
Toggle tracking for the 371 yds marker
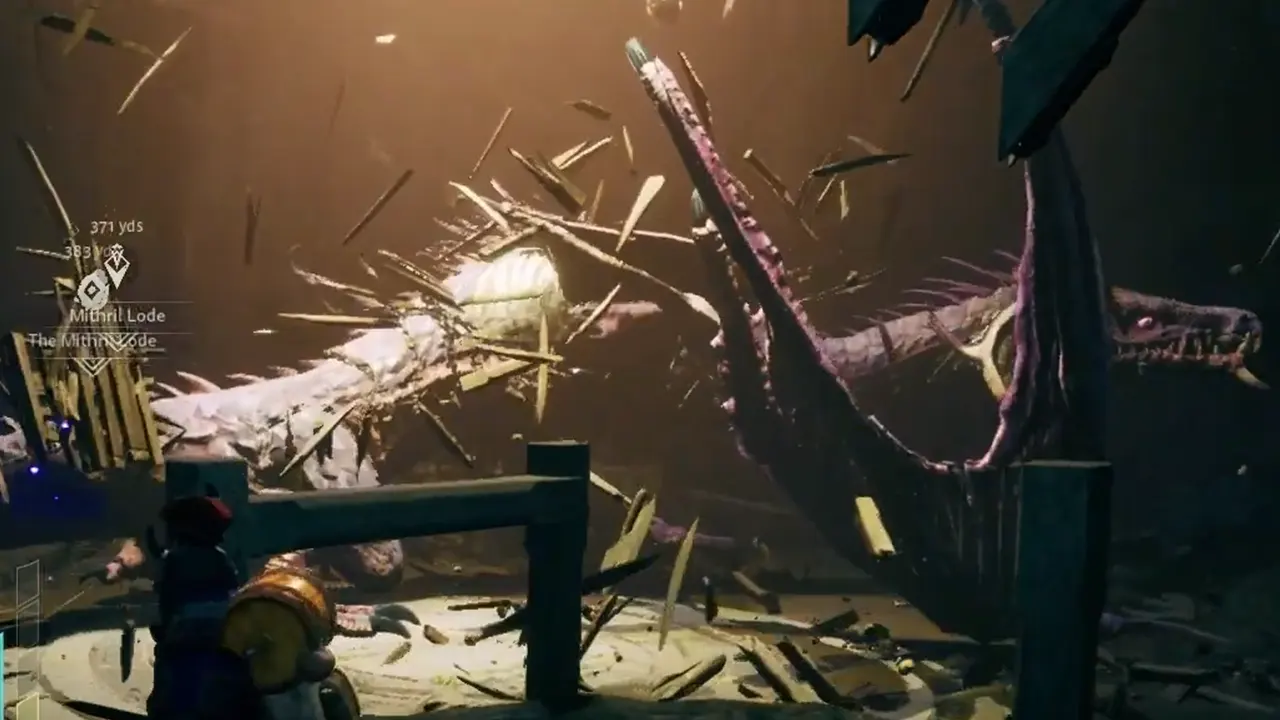click(117, 227)
